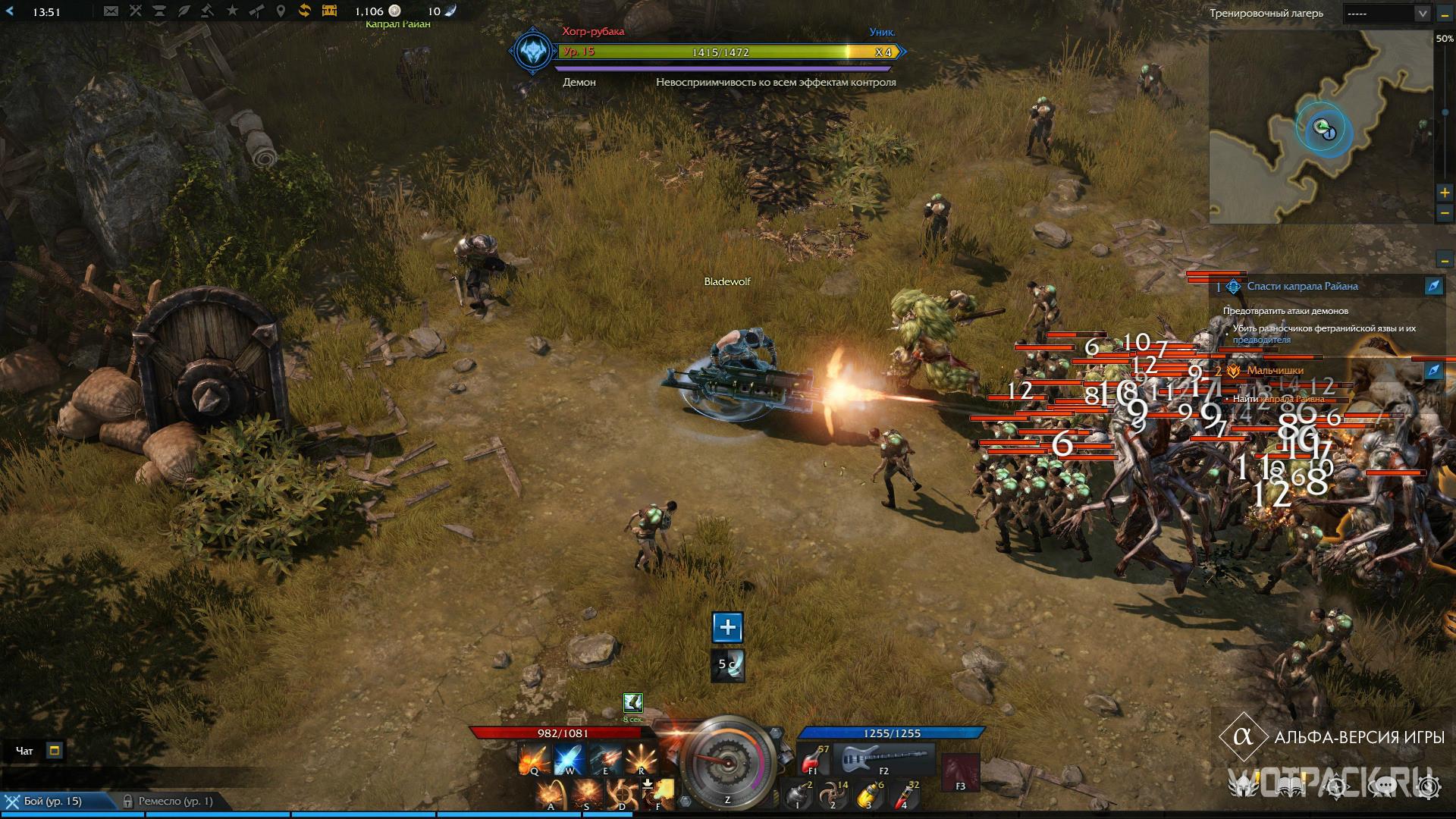
Task: Switch to the Ремесло (ур. 1) tab
Action: pyautogui.click(x=168, y=802)
